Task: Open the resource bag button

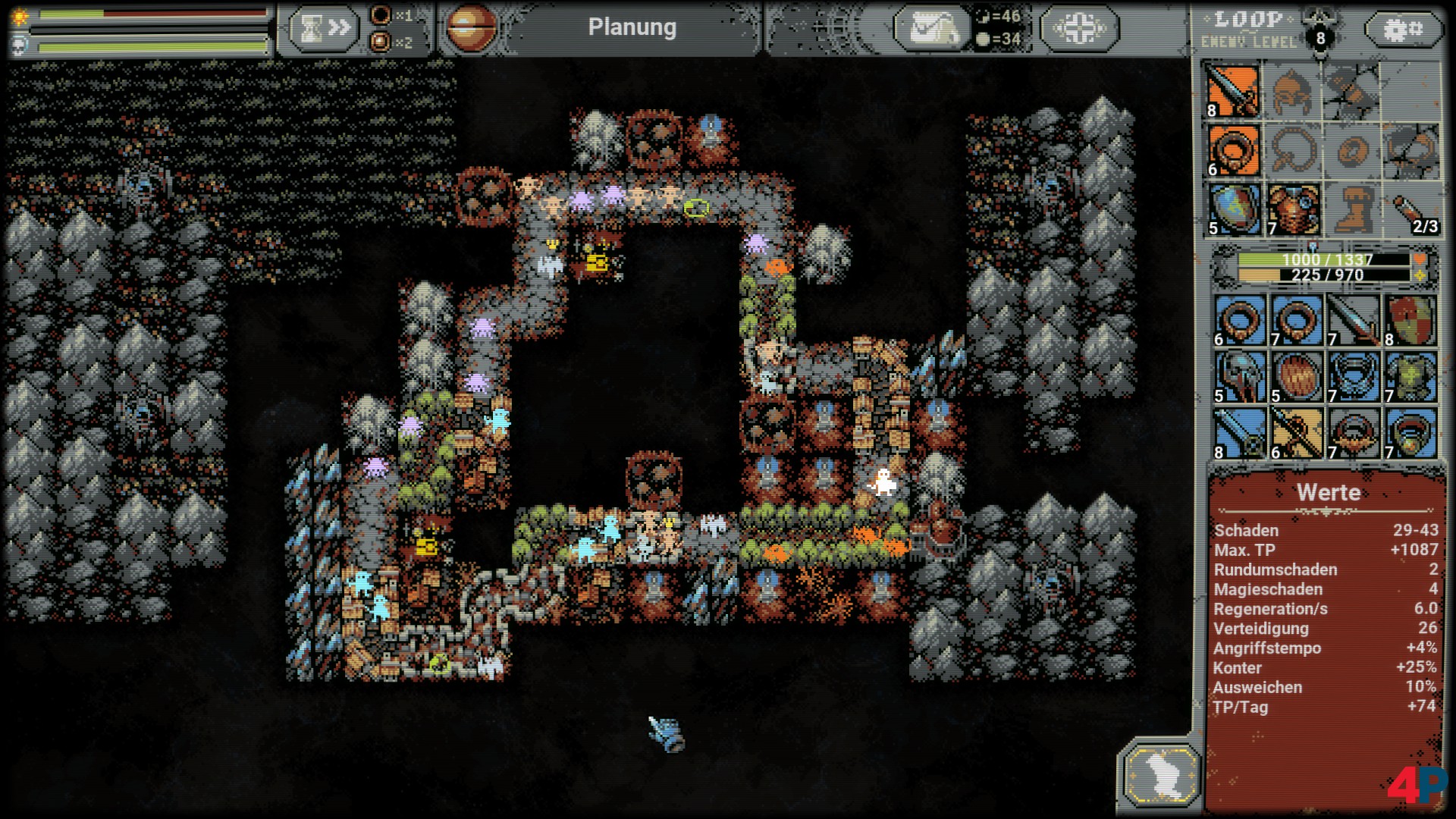Action: click(x=932, y=29)
